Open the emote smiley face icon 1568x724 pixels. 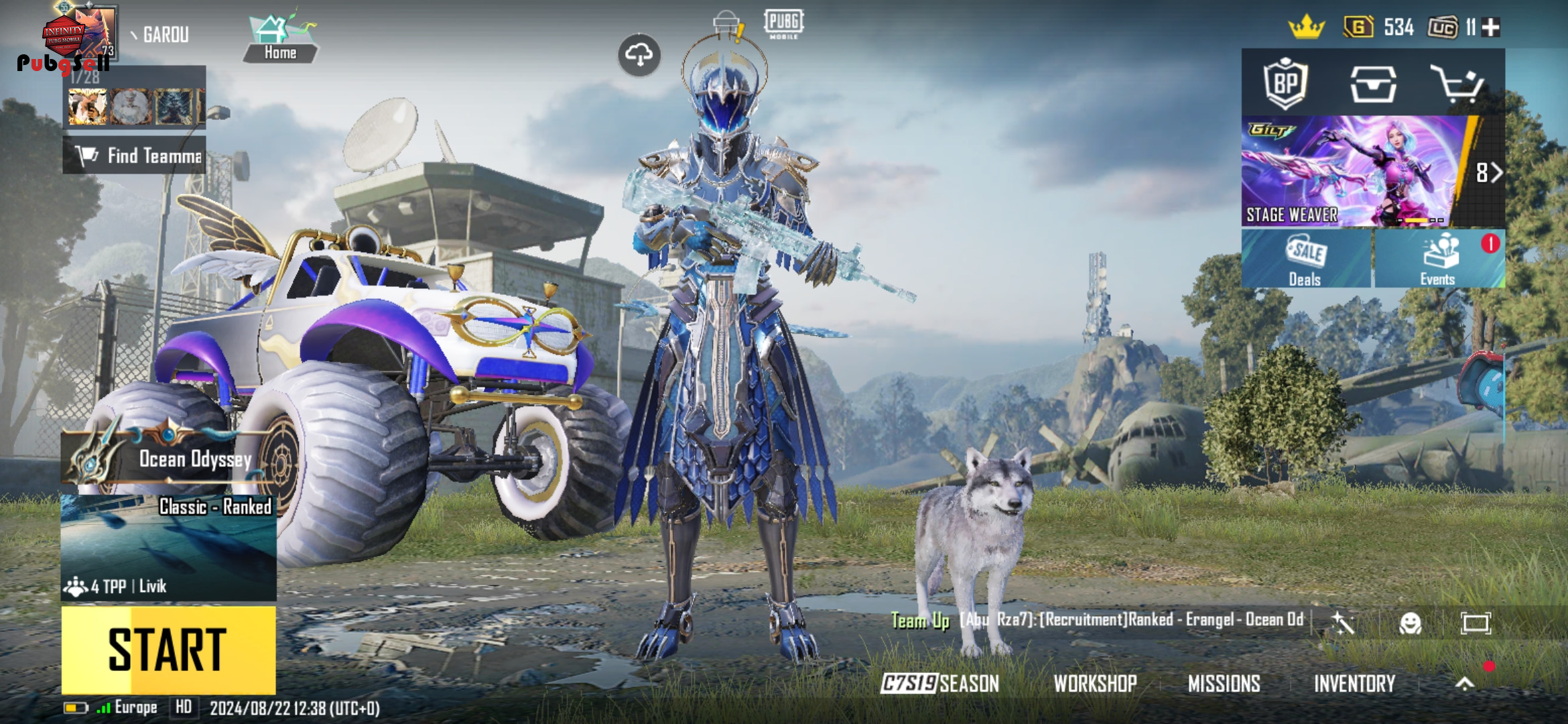(1410, 623)
